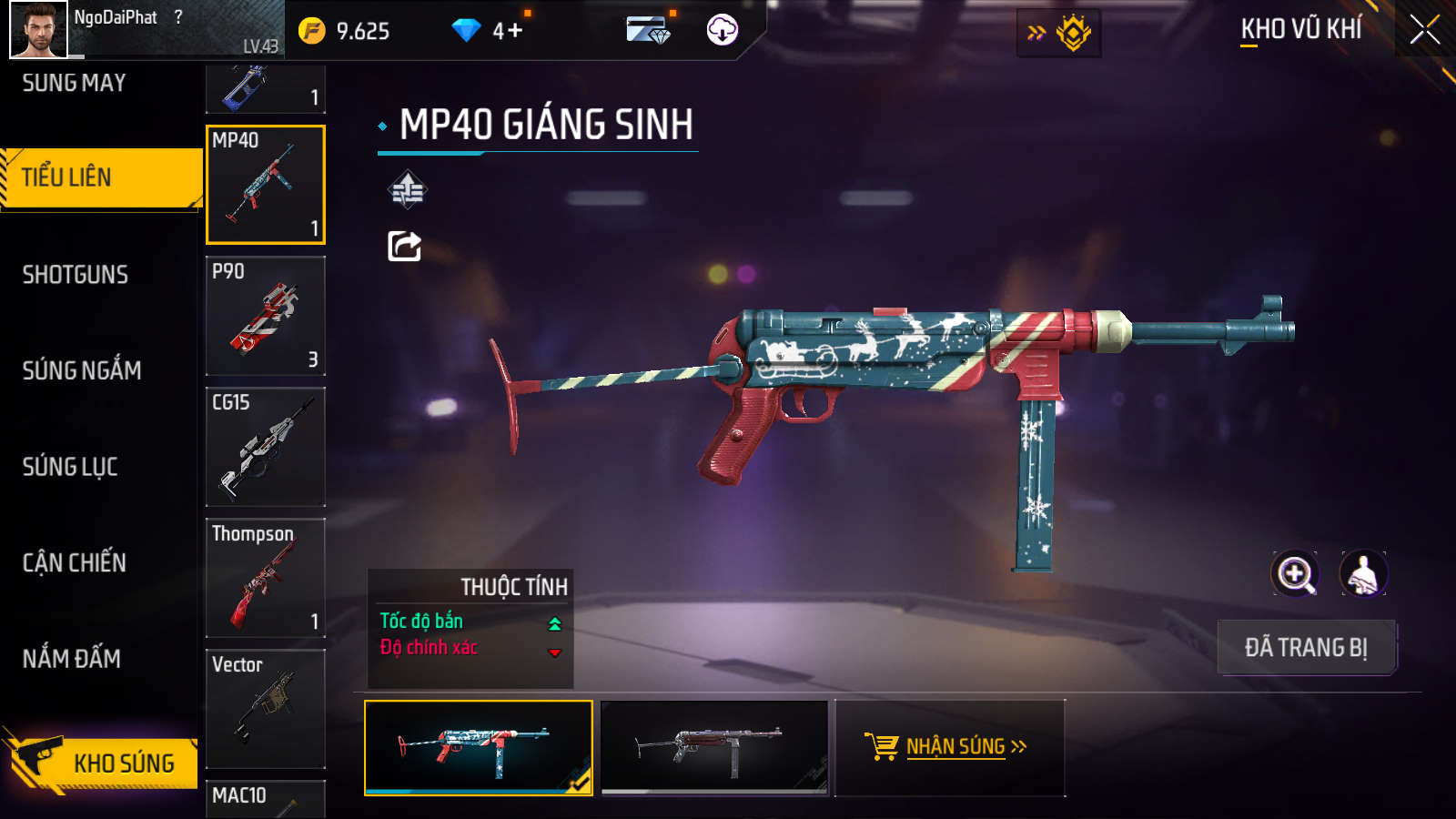1456x819 pixels.
Task: Open the Nắm Đấm category
Action: (72, 659)
